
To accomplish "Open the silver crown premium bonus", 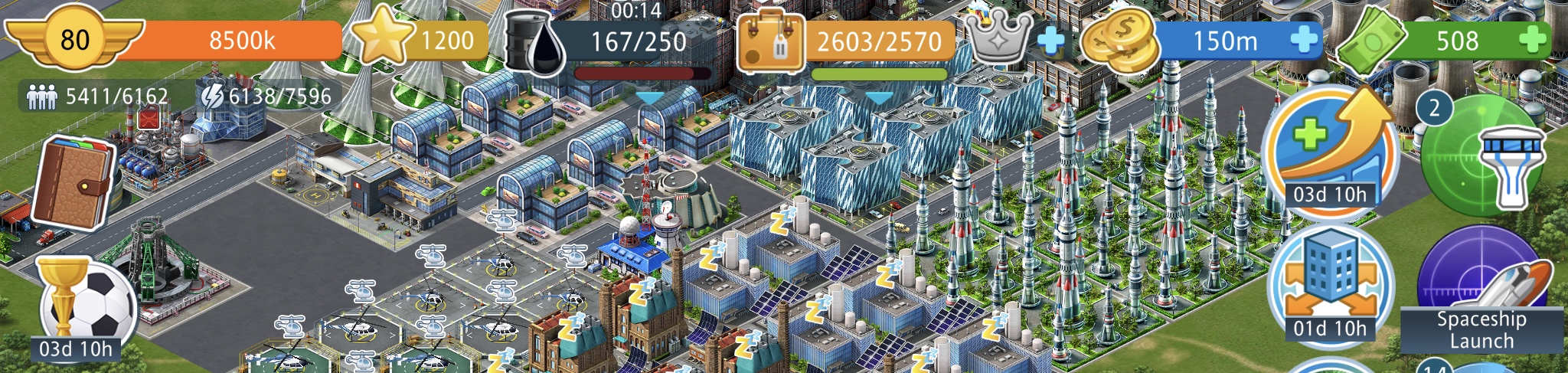I will [x=998, y=38].
